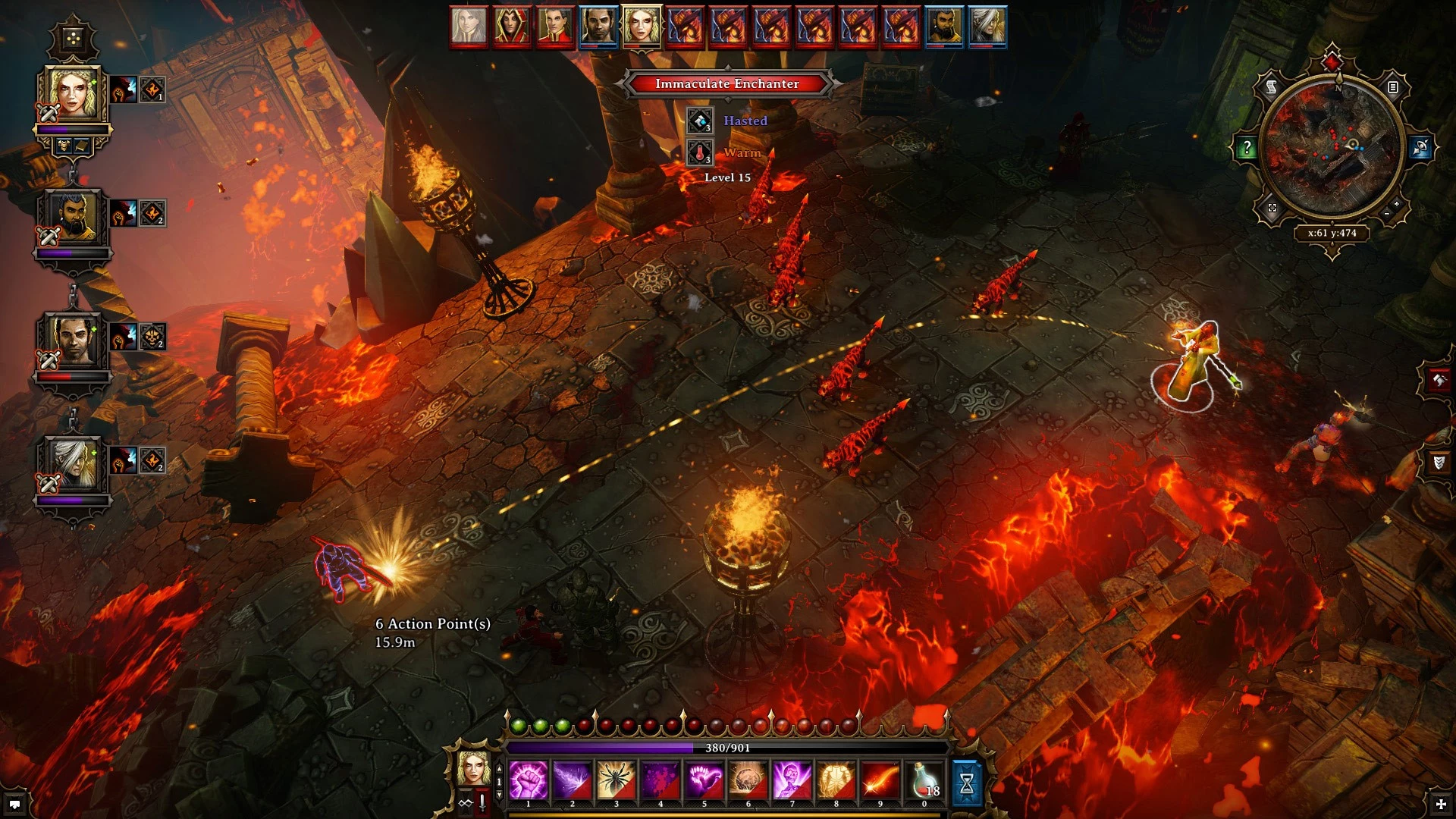
Task: Open the chat bubble in the bottom-left corner
Action: click(14, 805)
